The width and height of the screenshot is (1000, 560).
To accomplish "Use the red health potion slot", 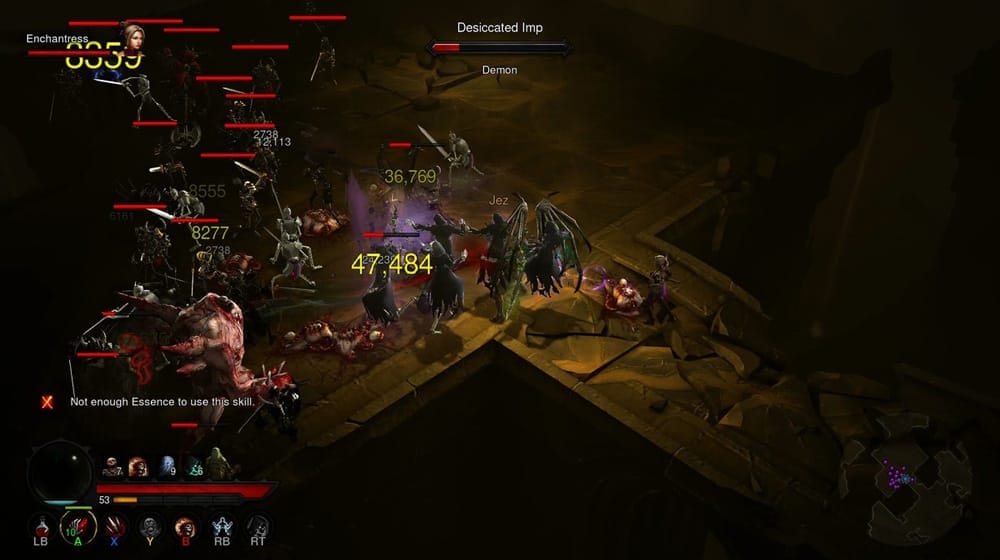I will pyautogui.click(x=41, y=525).
